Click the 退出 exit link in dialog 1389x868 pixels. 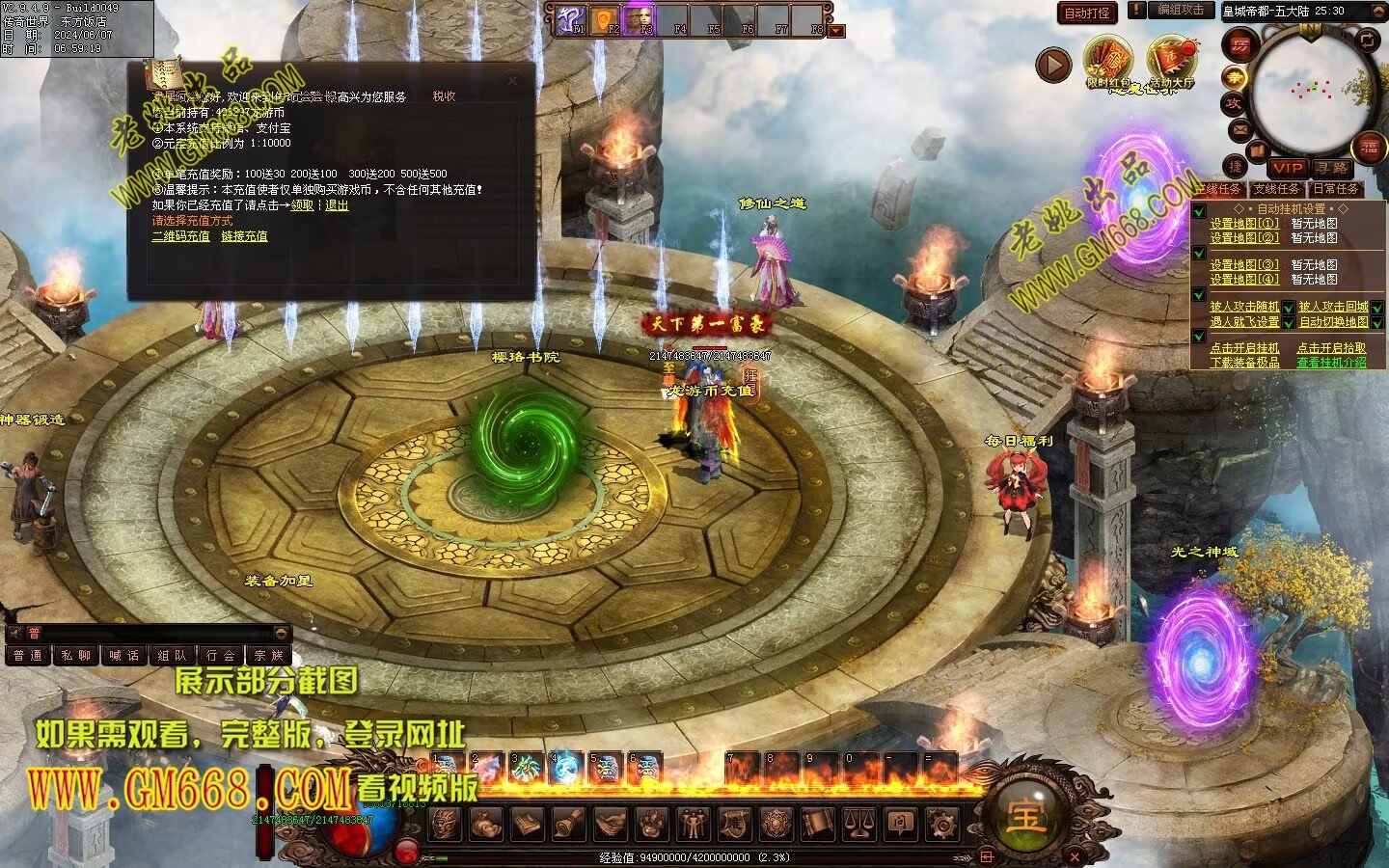point(337,205)
